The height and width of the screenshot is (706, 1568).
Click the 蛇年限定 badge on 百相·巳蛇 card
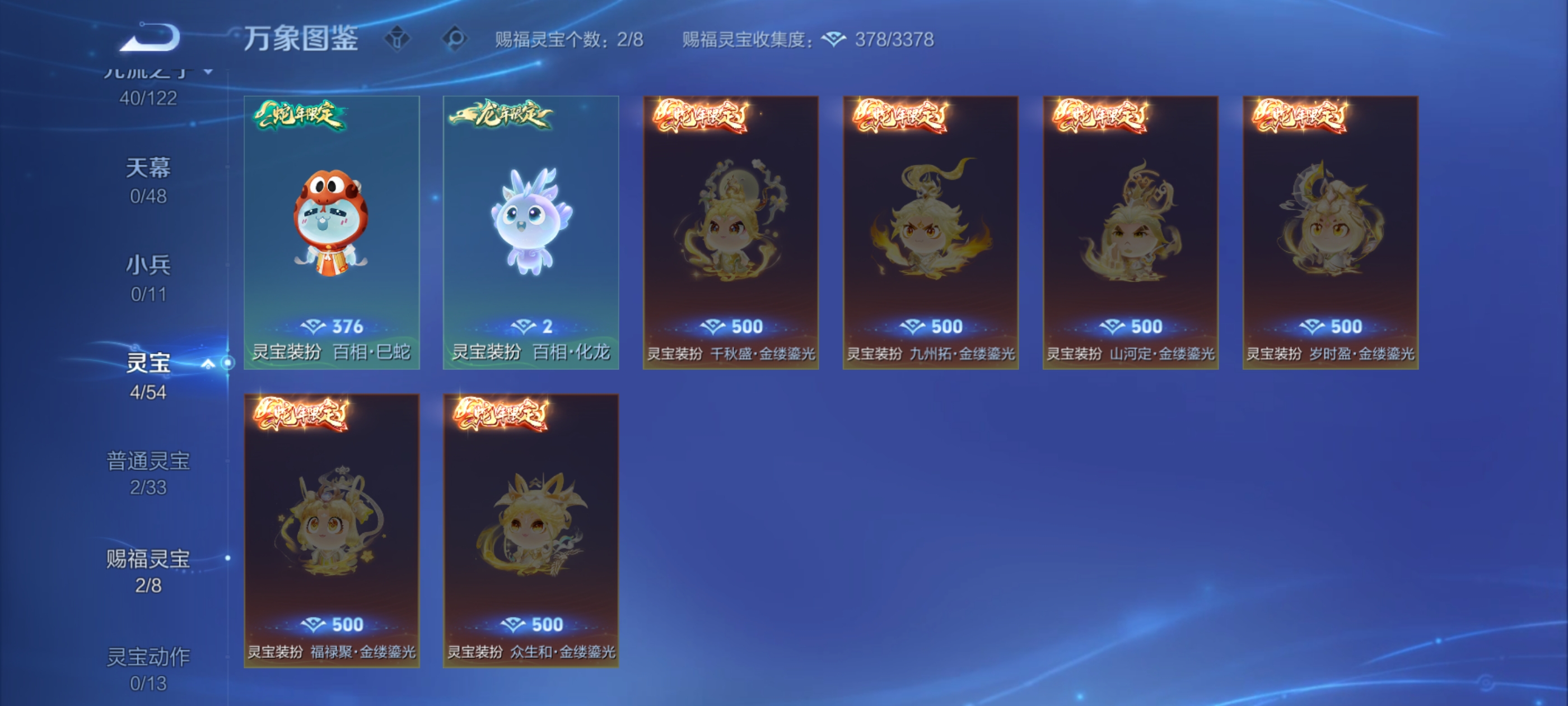(x=302, y=117)
